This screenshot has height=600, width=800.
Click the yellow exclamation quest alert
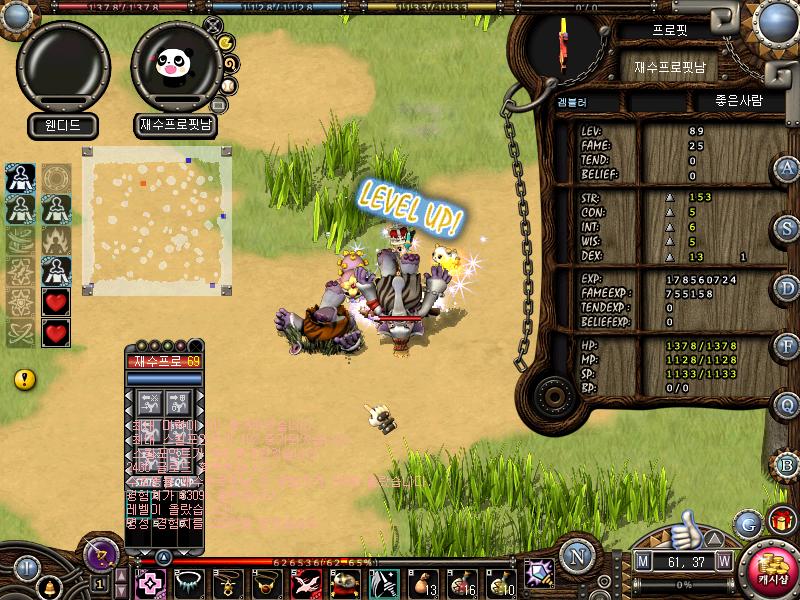[25, 379]
